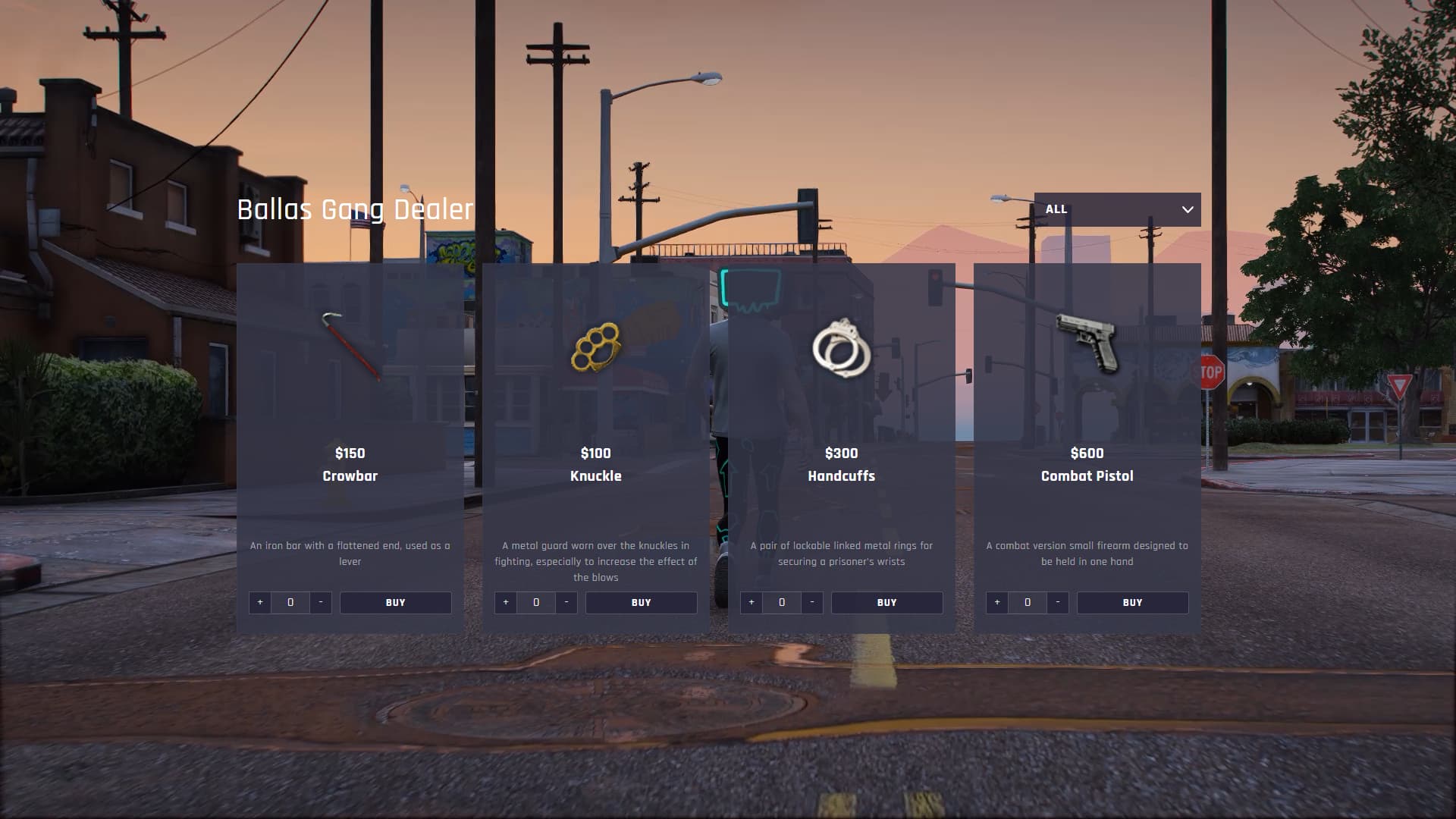Viewport: 1456px width, 819px height.
Task: Increase the Knuckle quantity
Action: coord(506,602)
